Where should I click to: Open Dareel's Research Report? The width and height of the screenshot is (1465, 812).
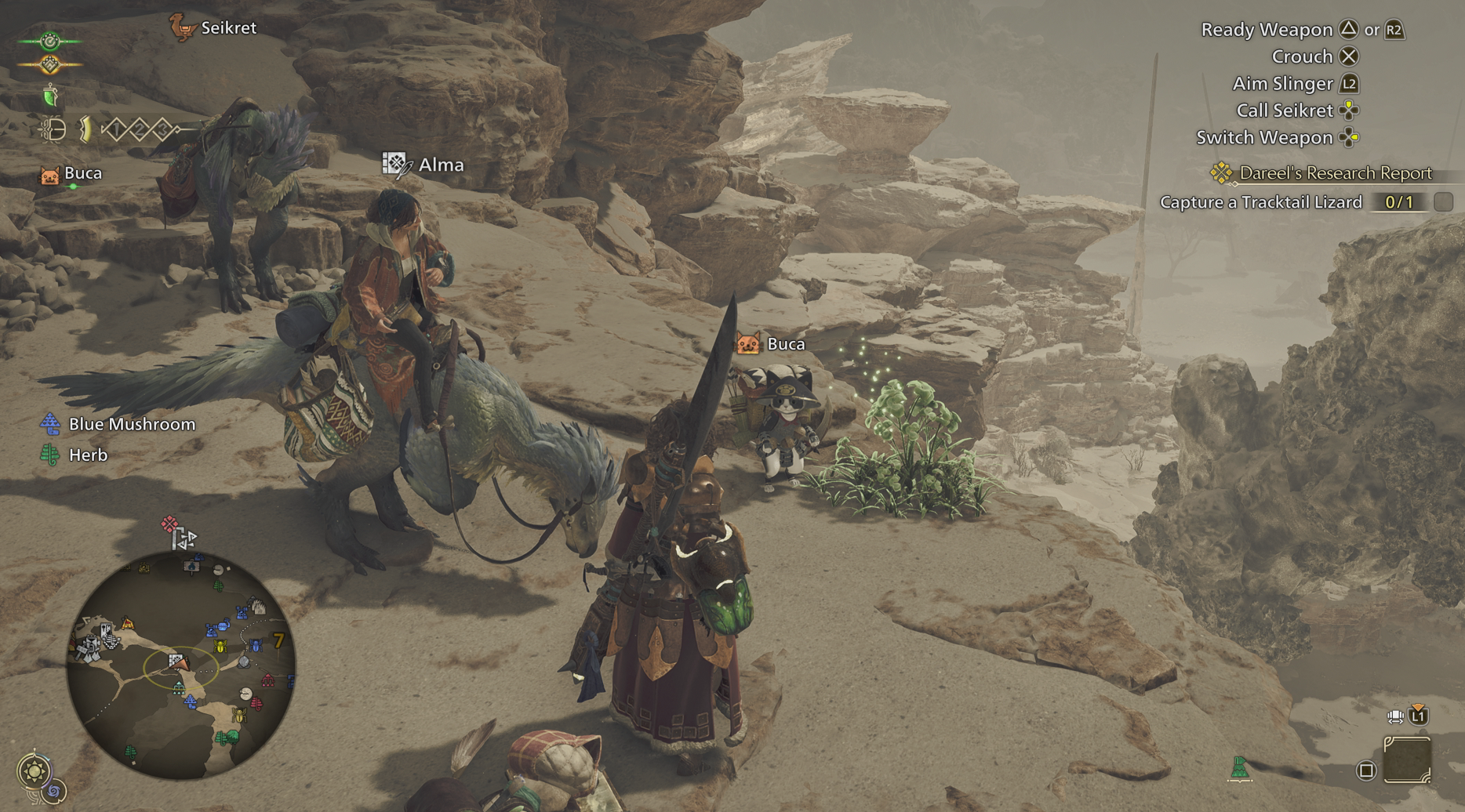[x=1333, y=172]
